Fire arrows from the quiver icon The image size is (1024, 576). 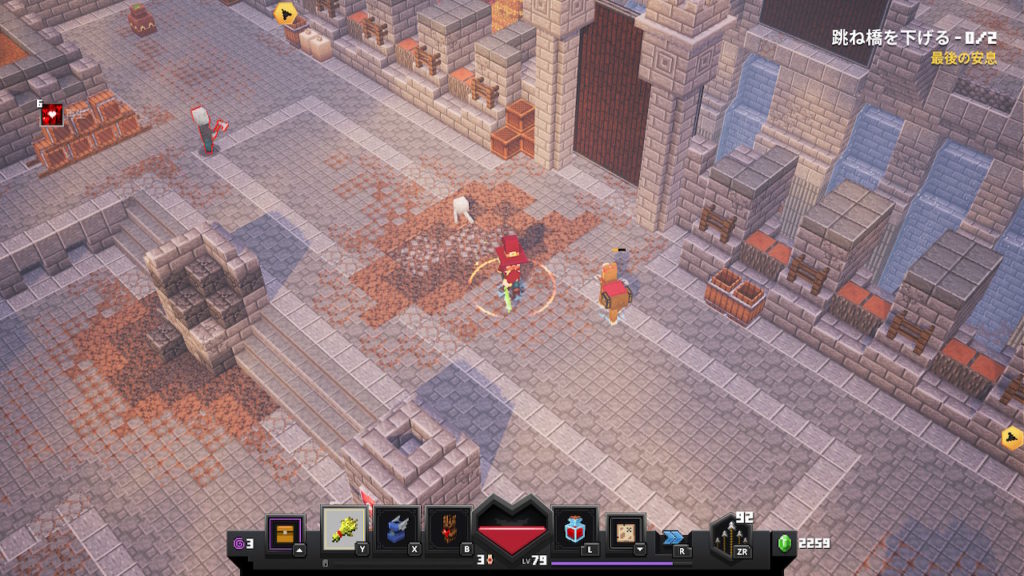(730, 539)
